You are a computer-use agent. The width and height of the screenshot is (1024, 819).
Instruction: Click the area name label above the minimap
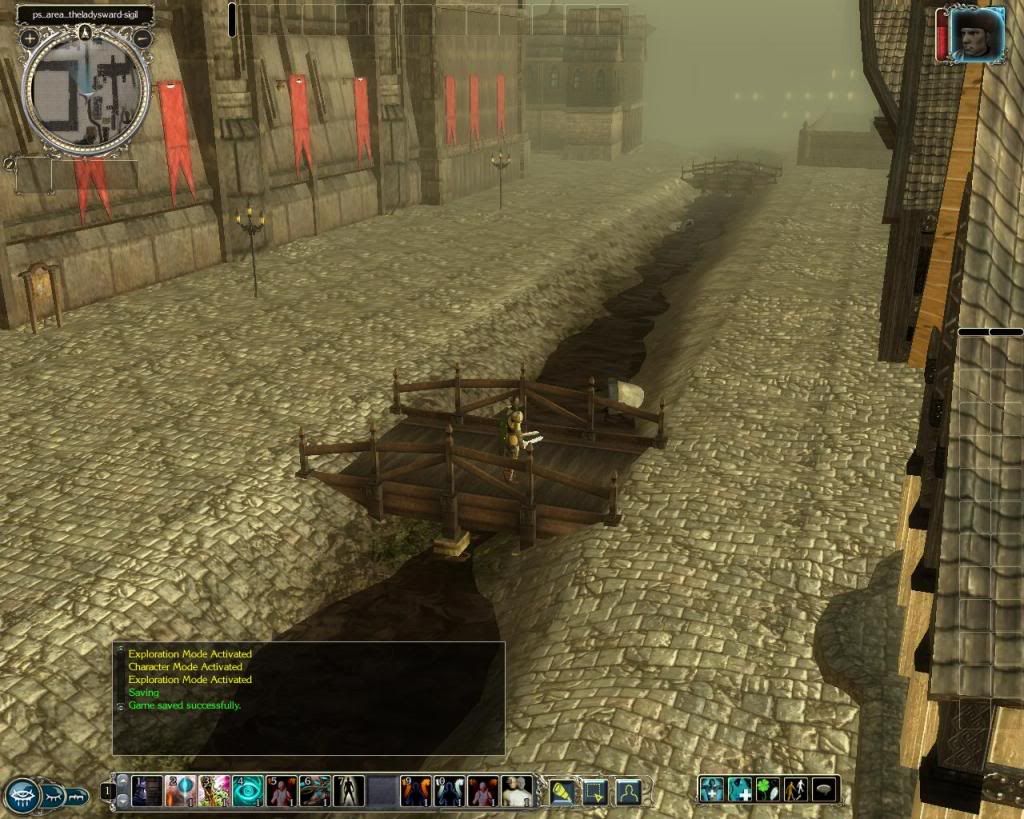point(85,15)
